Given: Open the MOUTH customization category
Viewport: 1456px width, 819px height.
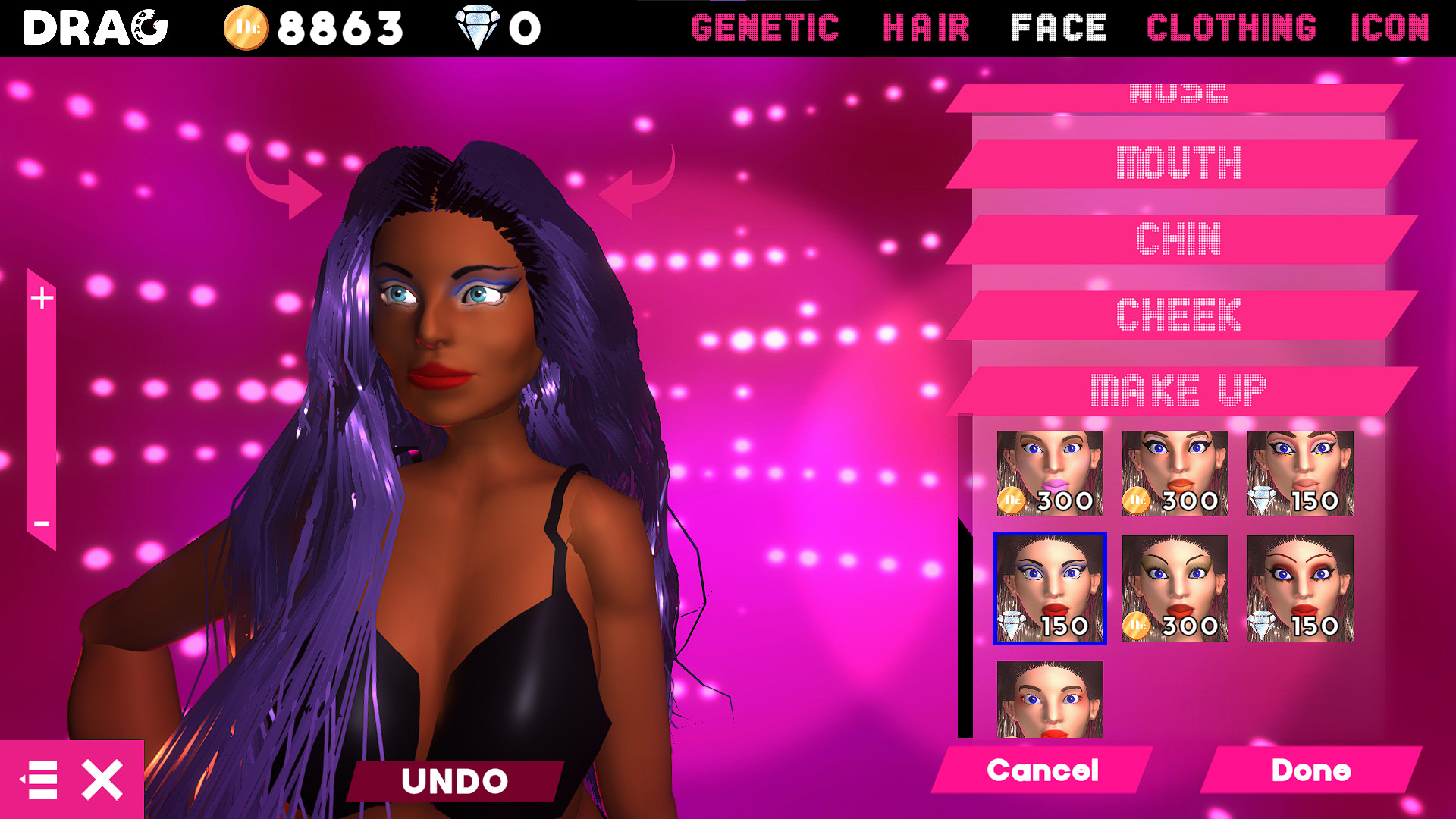Looking at the screenshot, I should pos(1180,163).
